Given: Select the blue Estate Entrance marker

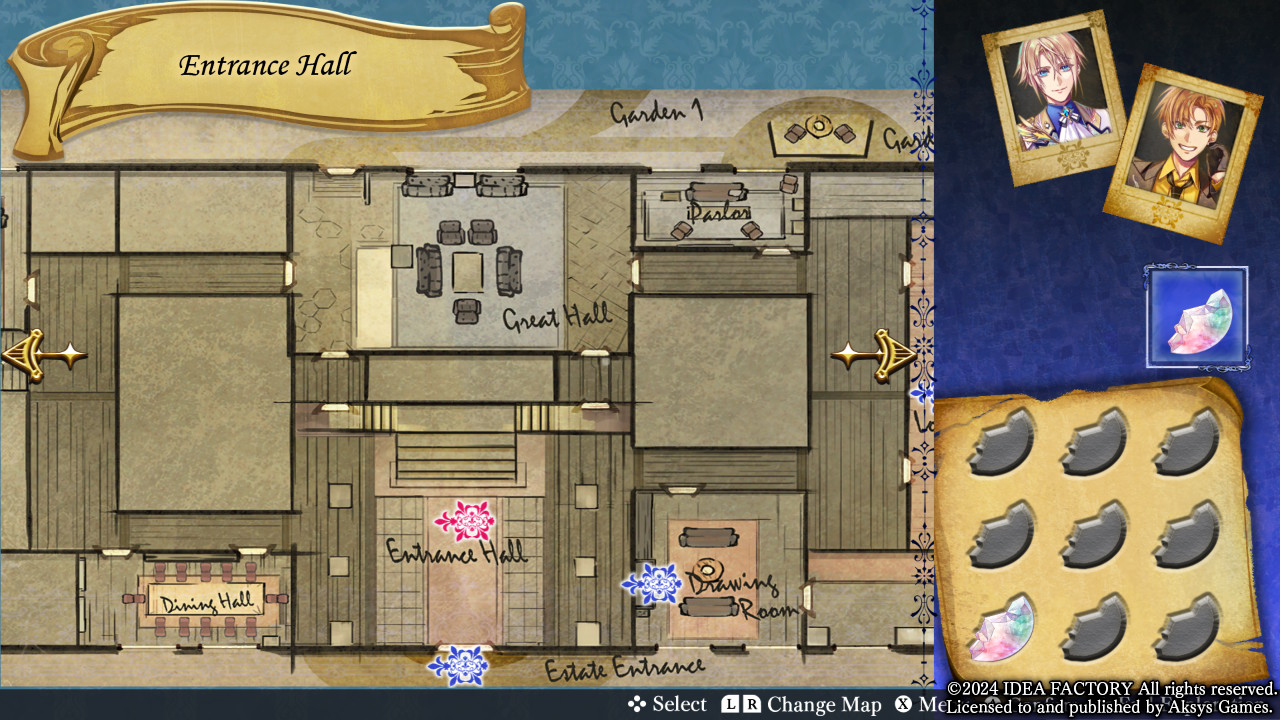Looking at the screenshot, I should [458, 665].
